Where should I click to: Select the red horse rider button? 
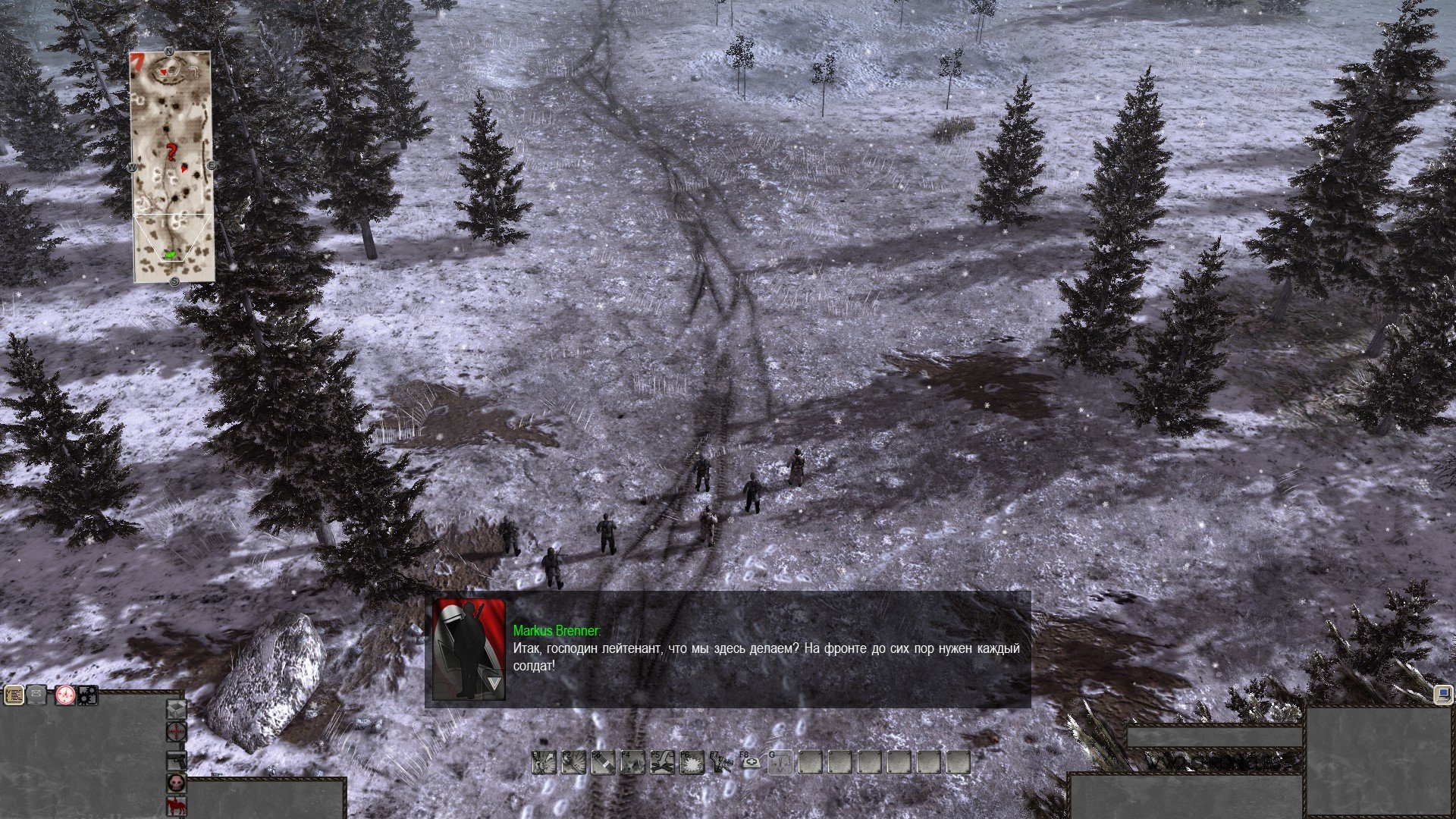(x=177, y=807)
